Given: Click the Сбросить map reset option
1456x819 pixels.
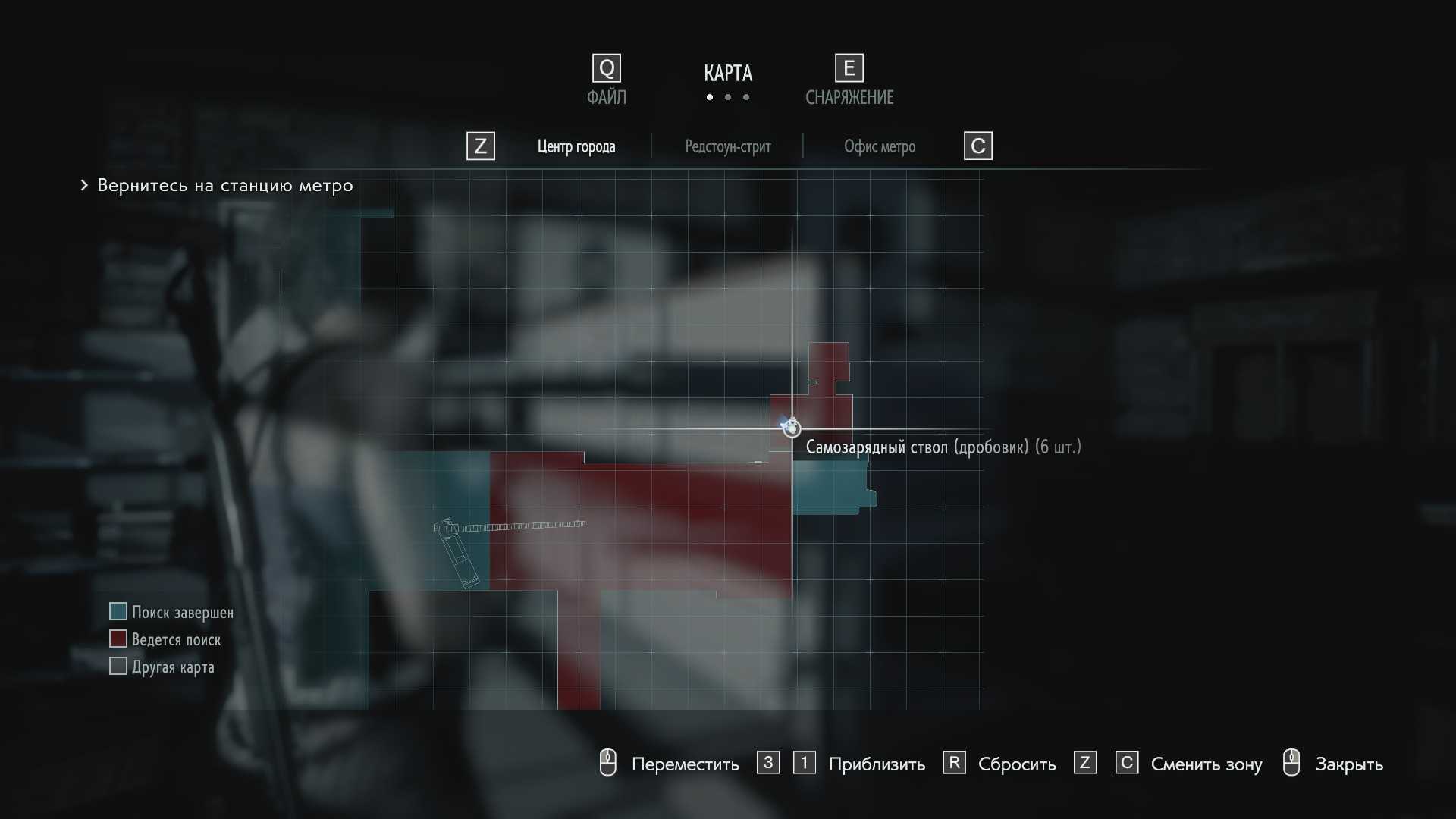Looking at the screenshot, I should pyautogui.click(x=1016, y=764).
